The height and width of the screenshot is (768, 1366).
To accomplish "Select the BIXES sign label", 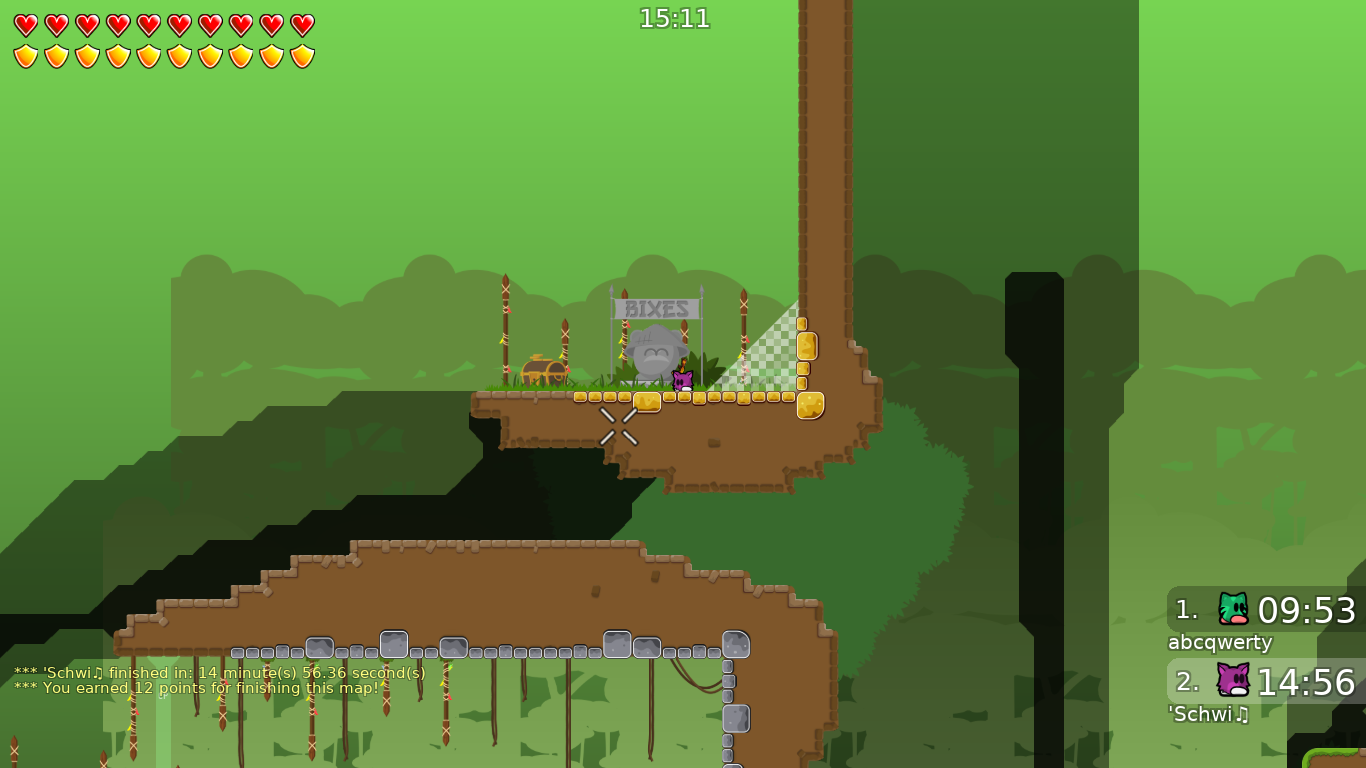I will 655,310.
